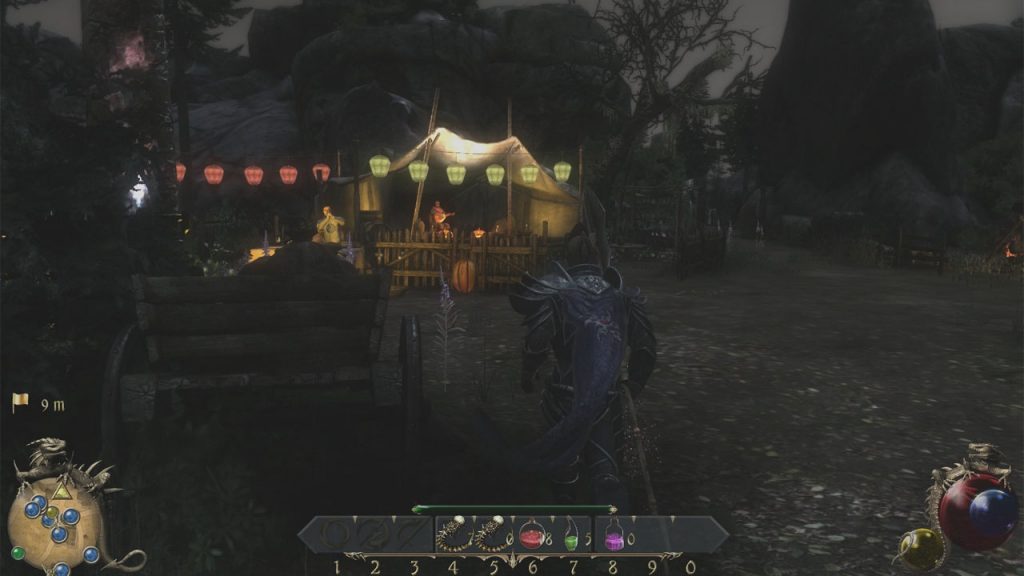The width and height of the screenshot is (1024, 576).
Task: Use the red health potion in the hotbar
Action: [531, 536]
